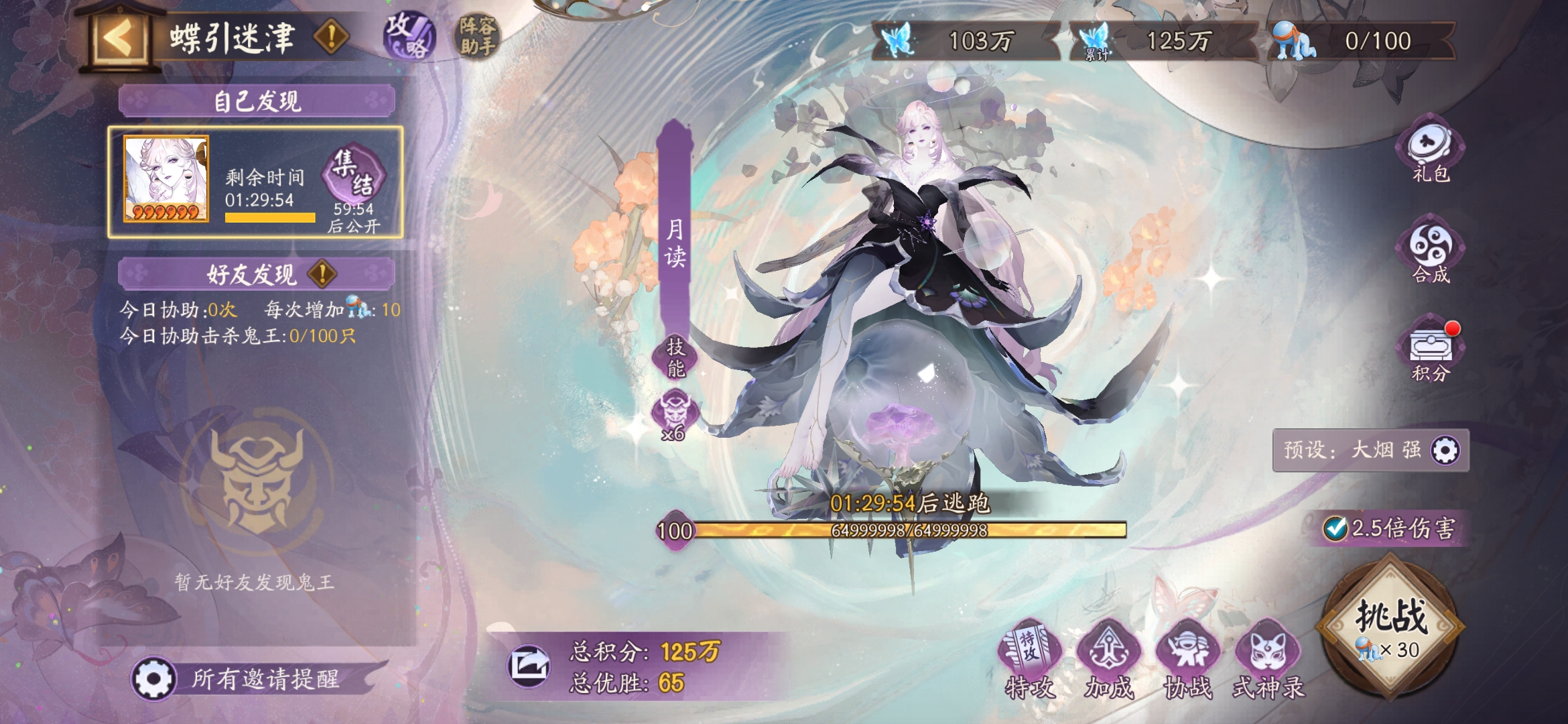Open the 式神录 shikigami record
This screenshot has height=724, width=1568.
pos(1268,660)
